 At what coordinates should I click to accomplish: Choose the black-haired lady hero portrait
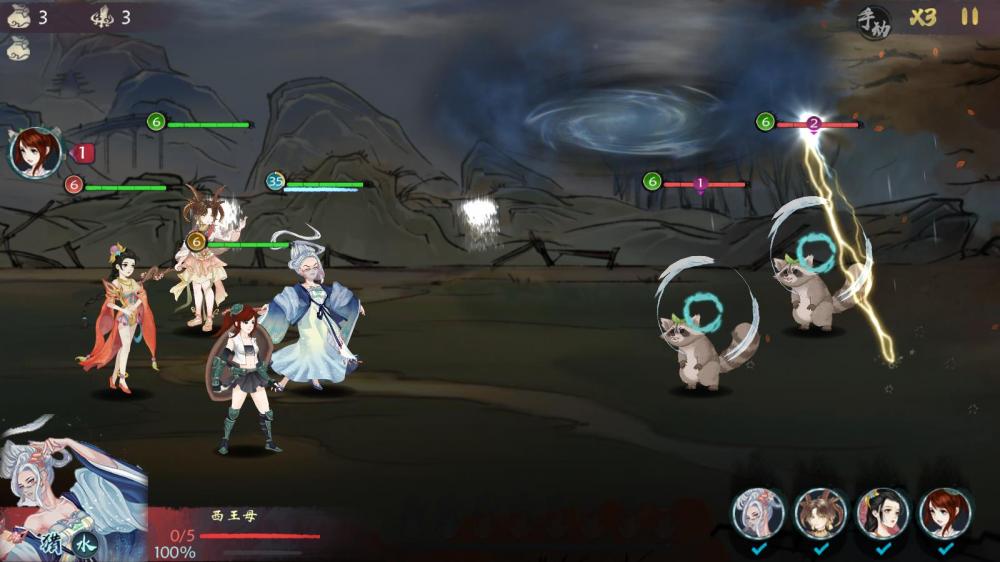point(882,514)
